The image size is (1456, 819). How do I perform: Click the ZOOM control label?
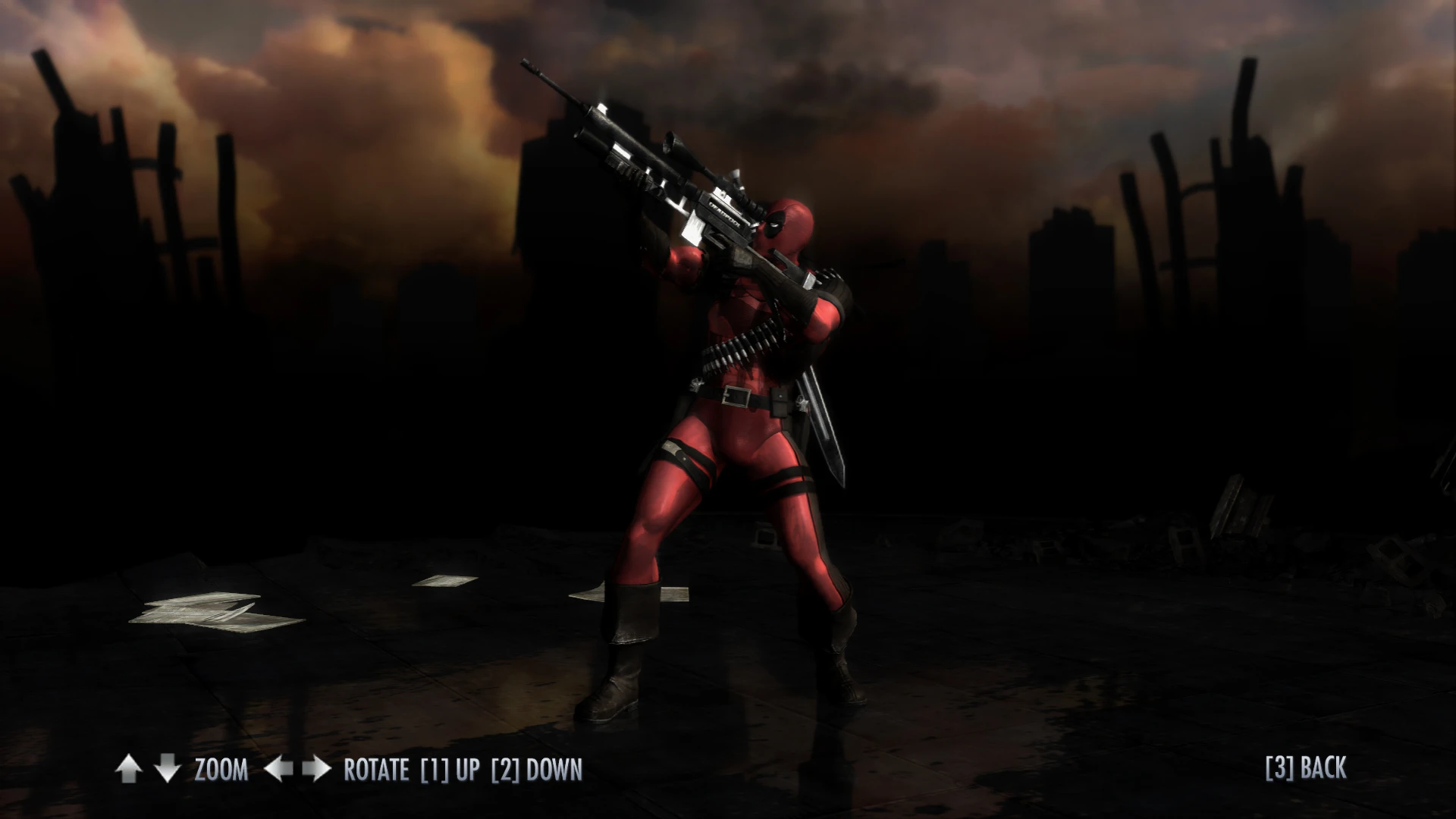point(221,769)
